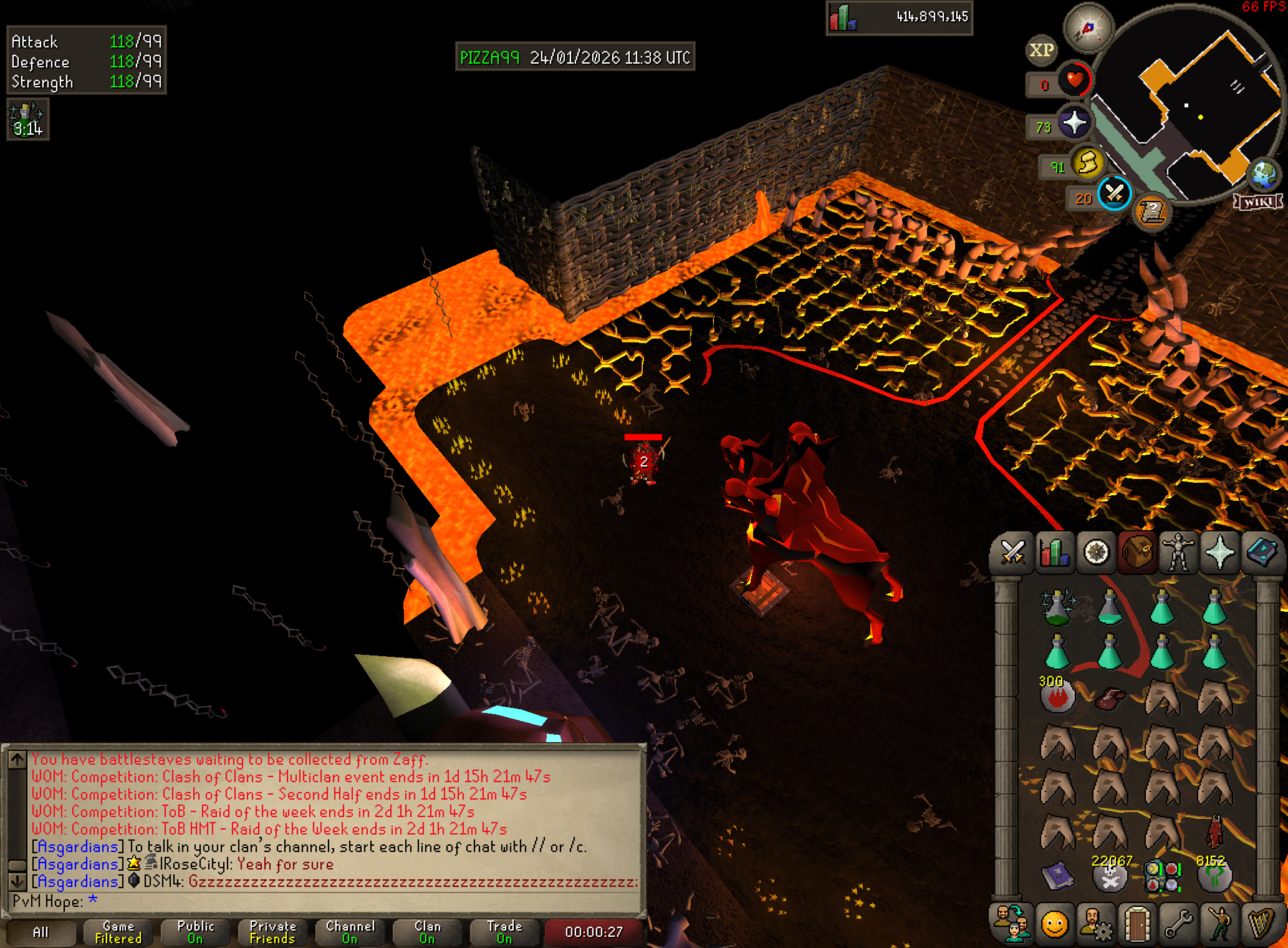The height and width of the screenshot is (948, 1288).
Task: Open the Wiki lookup button
Action: [x=1259, y=202]
